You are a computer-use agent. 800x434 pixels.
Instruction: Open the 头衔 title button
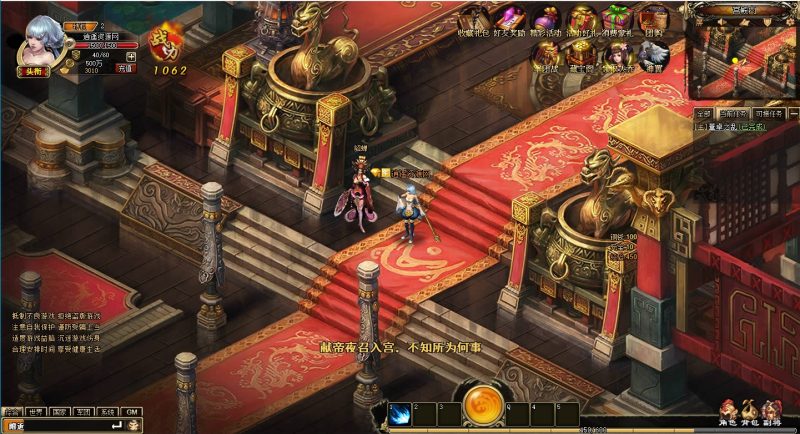[x=35, y=71]
